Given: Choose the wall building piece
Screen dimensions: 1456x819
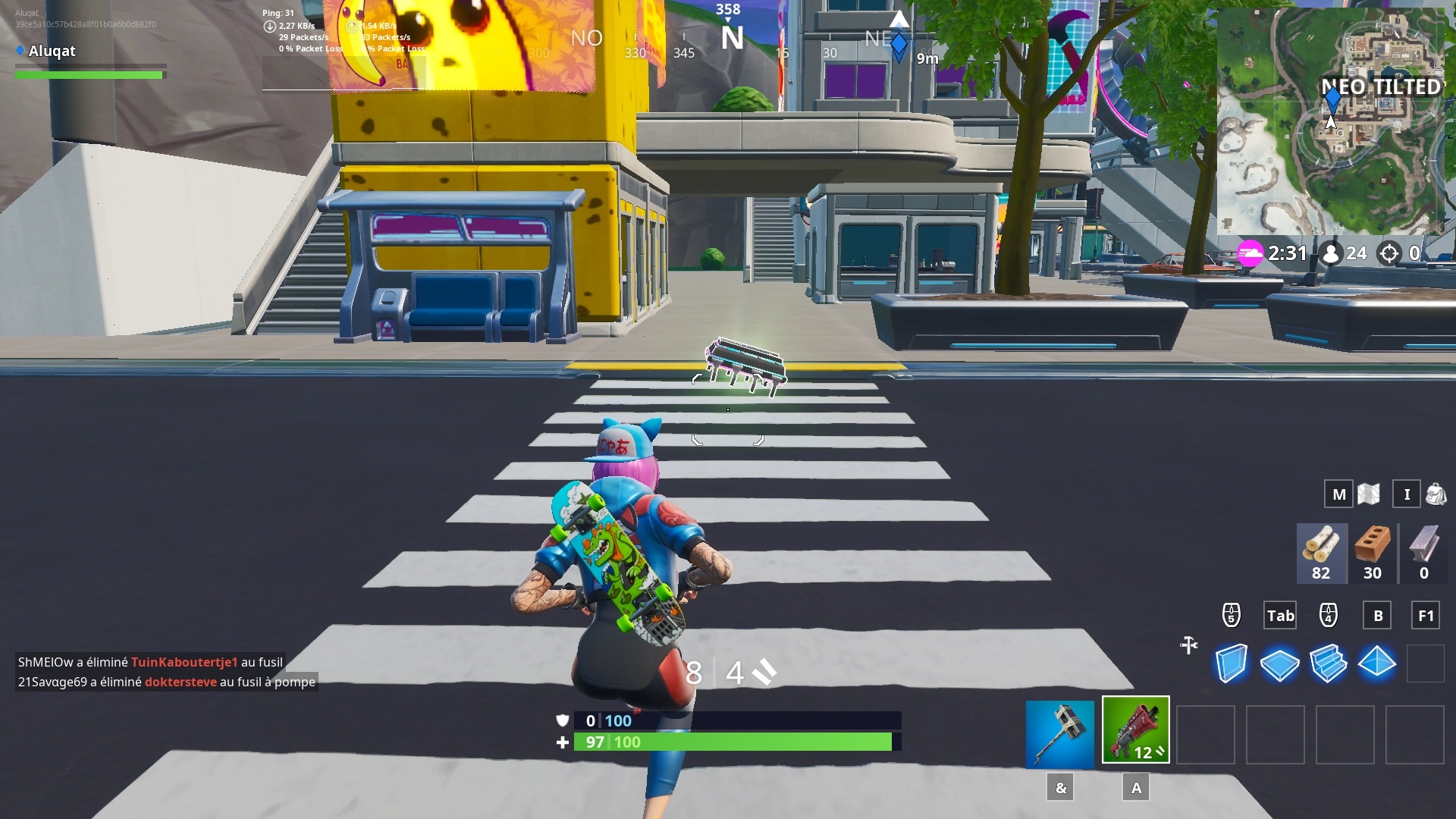Looking at the screenshot, I should 1231,664.
